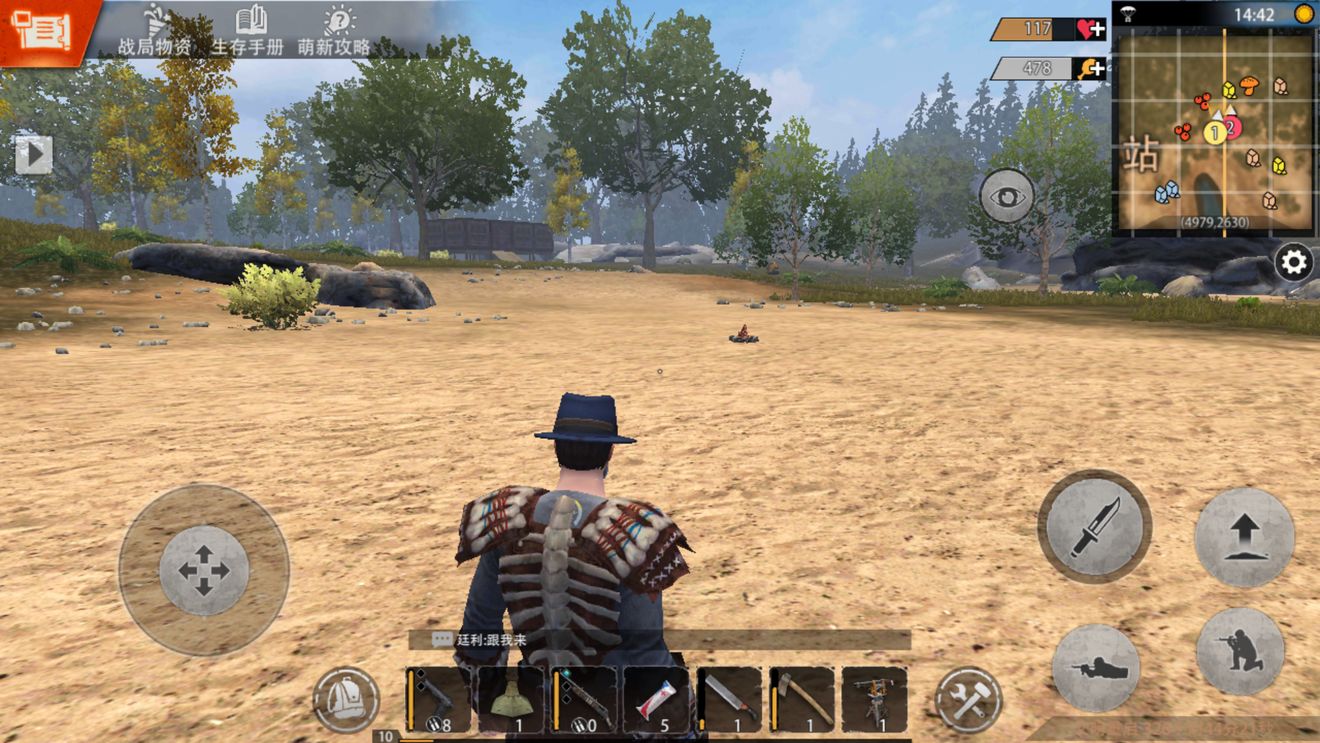Equip the axe from the hotbar
Image resolution: width=1320 pixels, height=743 pixels.
coord(802,699)
